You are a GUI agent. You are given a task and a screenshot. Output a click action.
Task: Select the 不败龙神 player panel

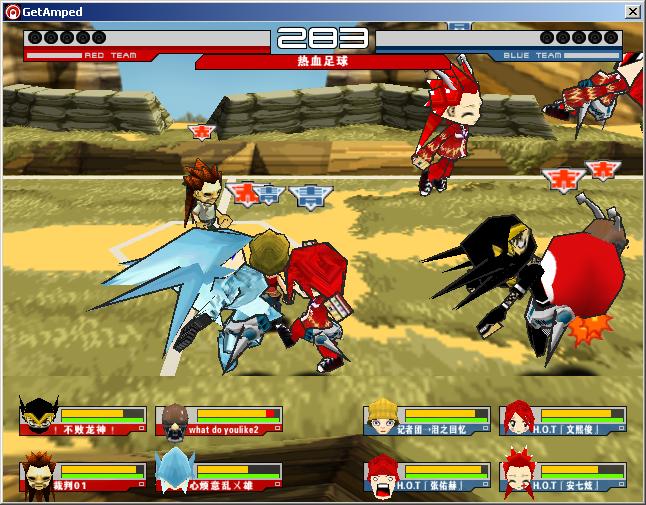pyautogui.click(x=83, y=420)
